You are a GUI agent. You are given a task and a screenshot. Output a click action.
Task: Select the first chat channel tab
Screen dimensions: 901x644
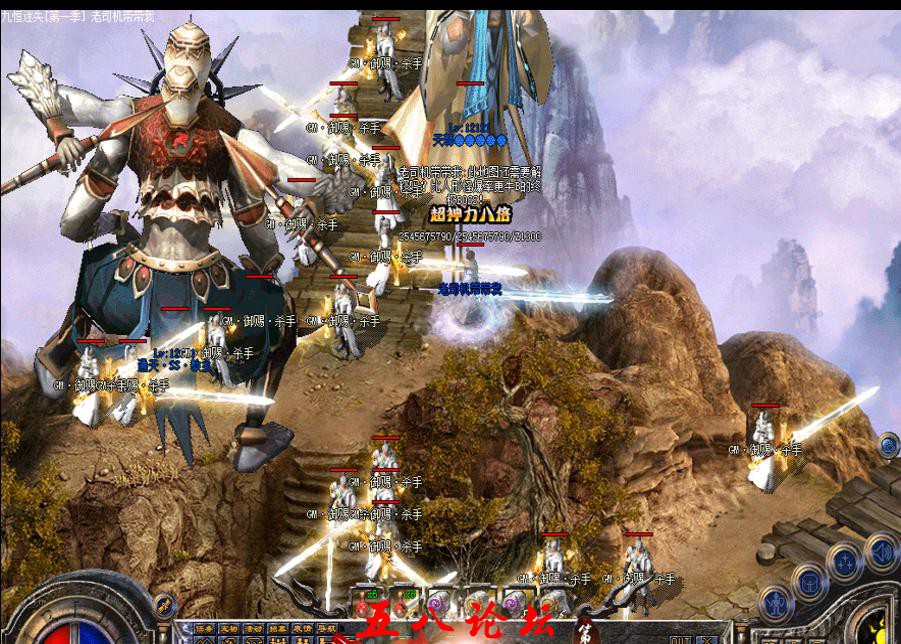click(x=204, y=630)
